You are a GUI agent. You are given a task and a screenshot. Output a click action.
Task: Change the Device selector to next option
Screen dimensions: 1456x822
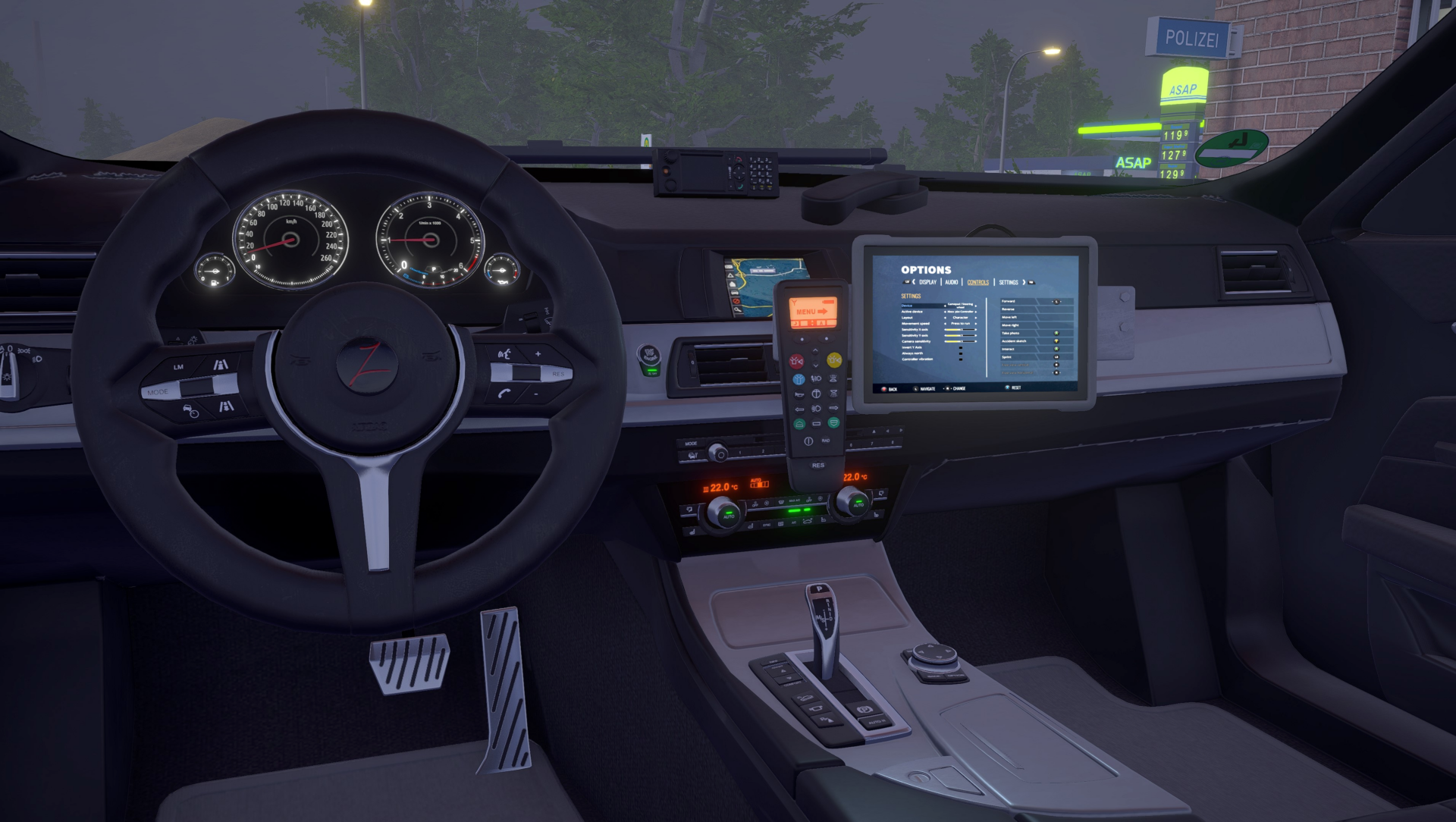click(975, 306)
